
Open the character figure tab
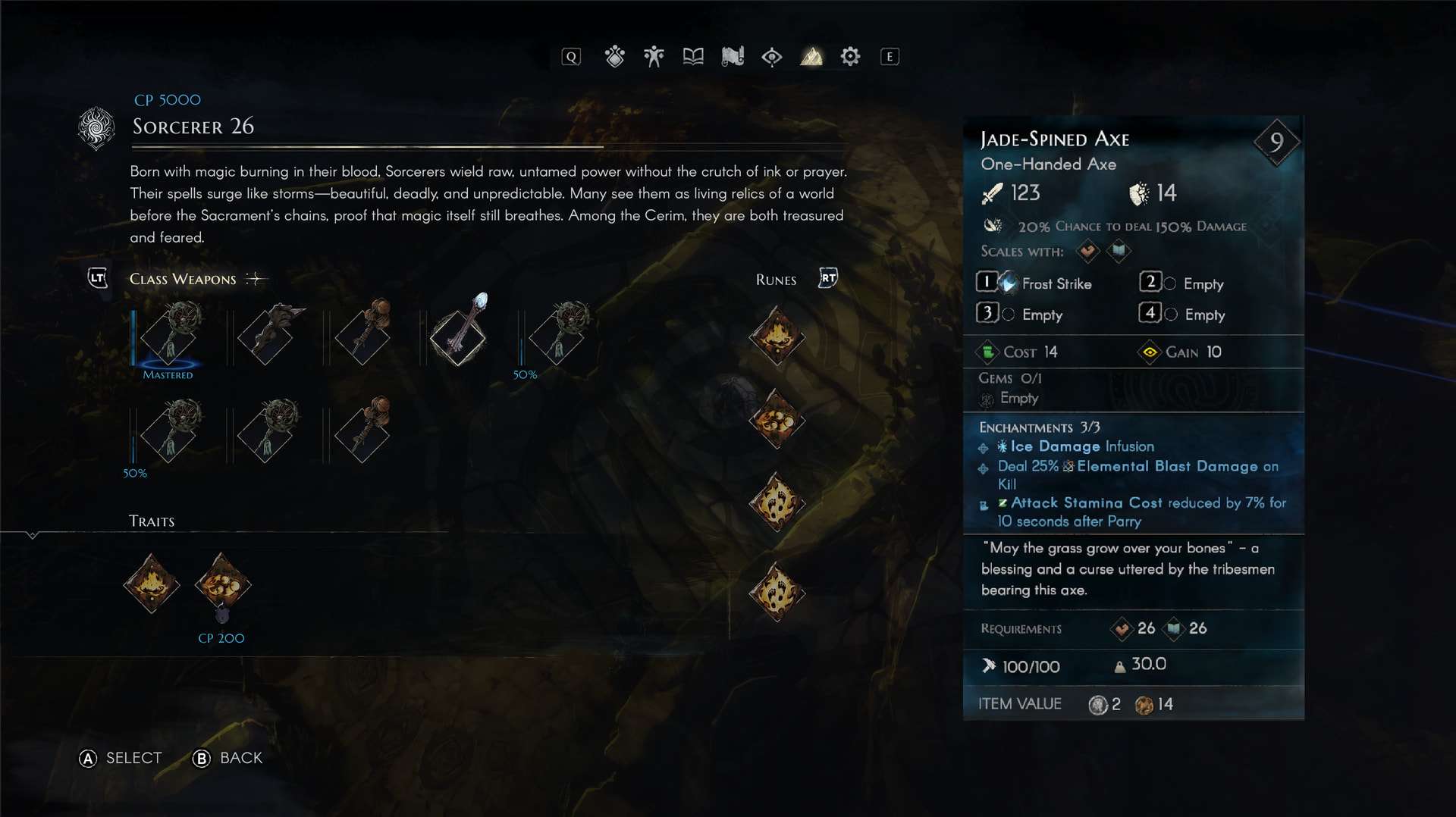coord(654,56)
